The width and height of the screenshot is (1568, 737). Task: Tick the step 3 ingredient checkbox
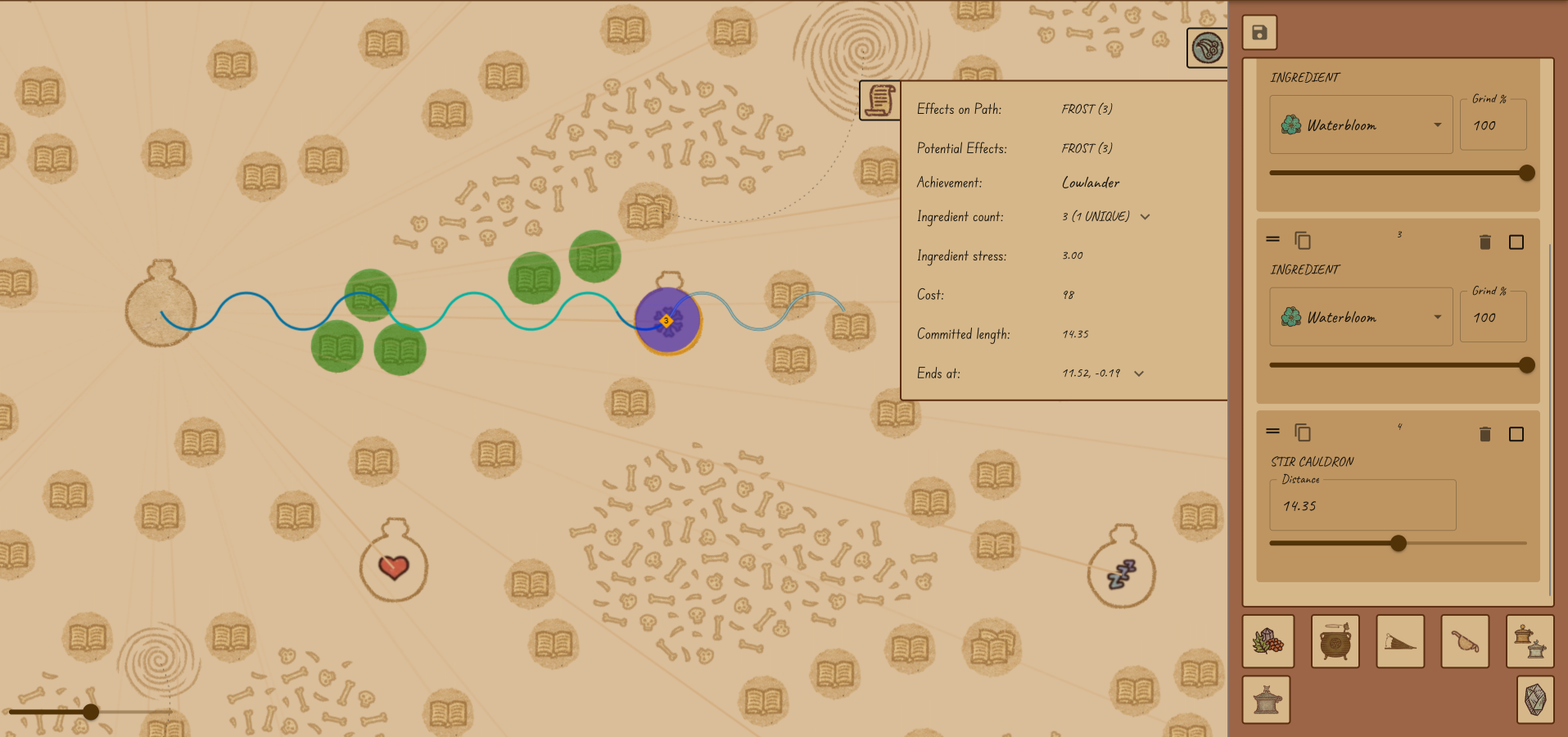(1516, 242)
